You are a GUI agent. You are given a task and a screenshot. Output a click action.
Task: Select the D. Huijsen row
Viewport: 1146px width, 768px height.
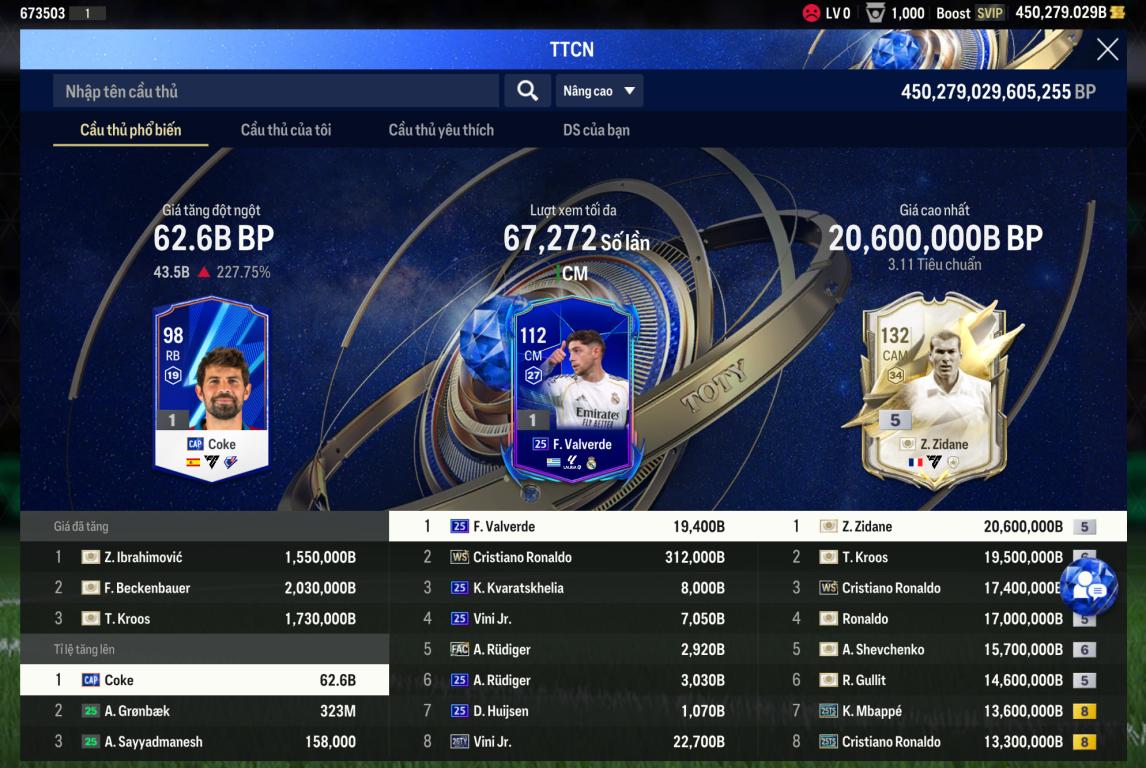(573, 711)
